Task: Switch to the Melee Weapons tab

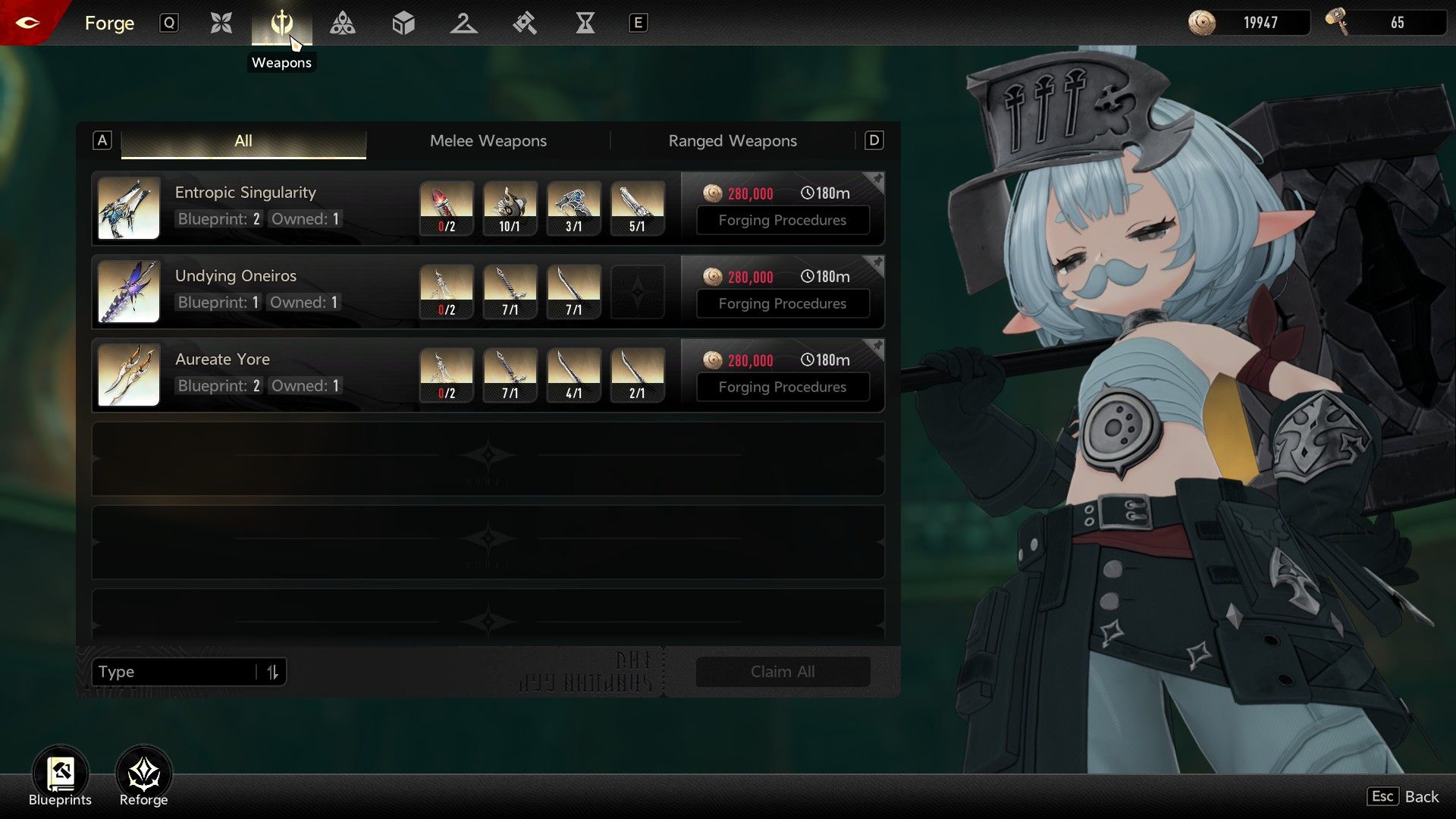Action: tap(488, 141)
